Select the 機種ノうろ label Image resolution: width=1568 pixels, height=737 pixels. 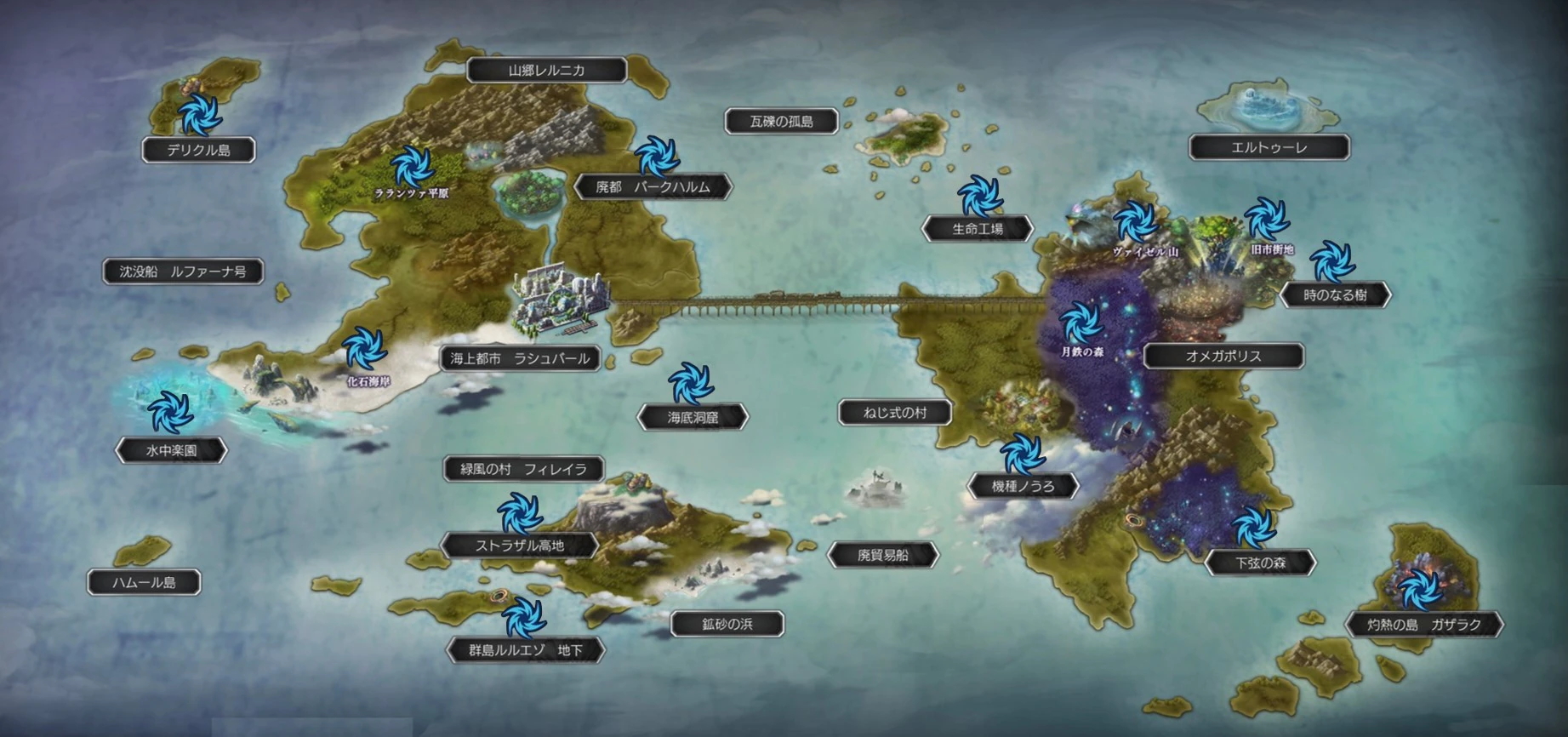(x=1023, y=486)
